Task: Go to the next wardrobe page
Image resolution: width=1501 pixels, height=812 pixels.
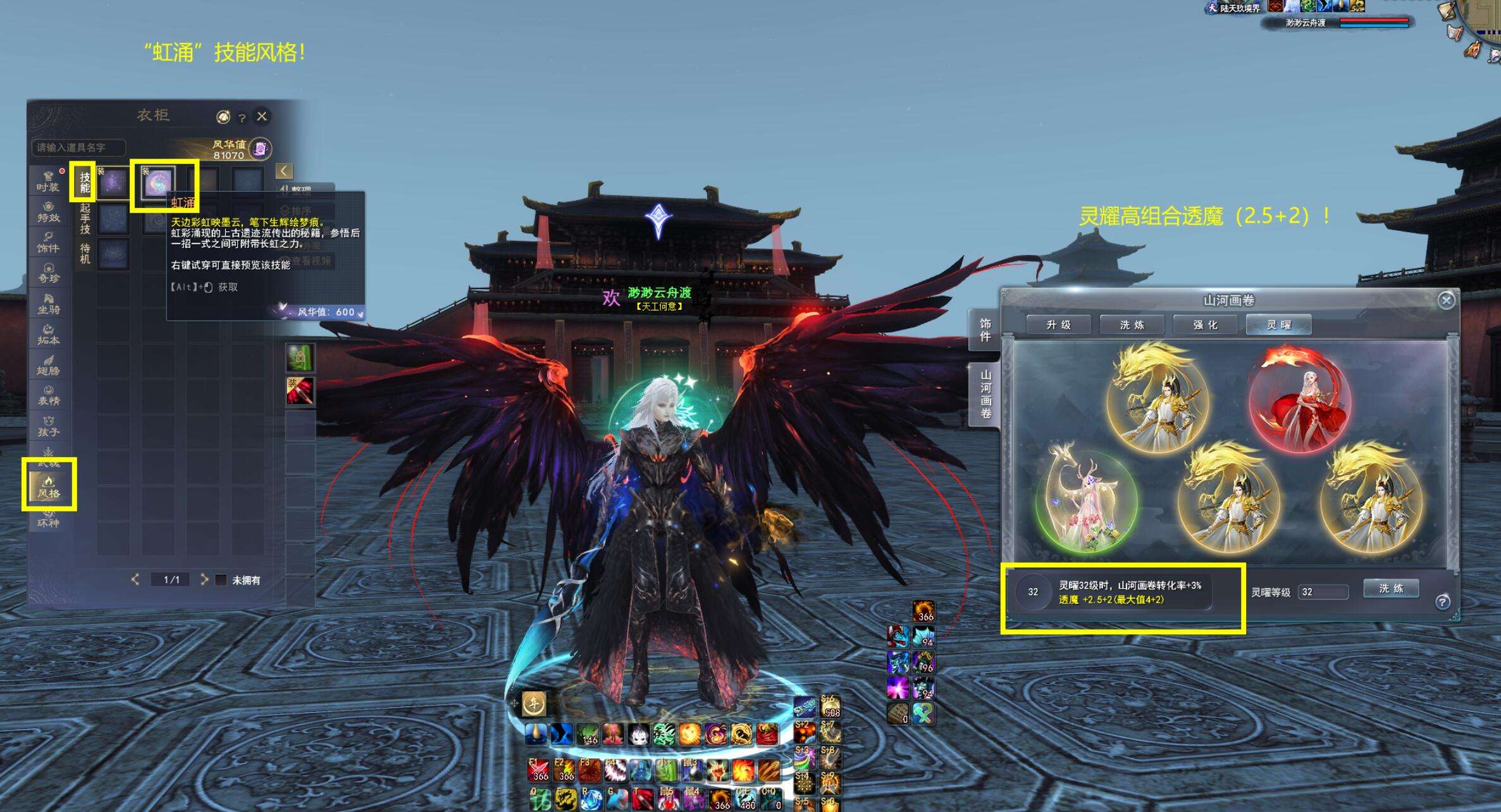Action: tap(204, 579)
